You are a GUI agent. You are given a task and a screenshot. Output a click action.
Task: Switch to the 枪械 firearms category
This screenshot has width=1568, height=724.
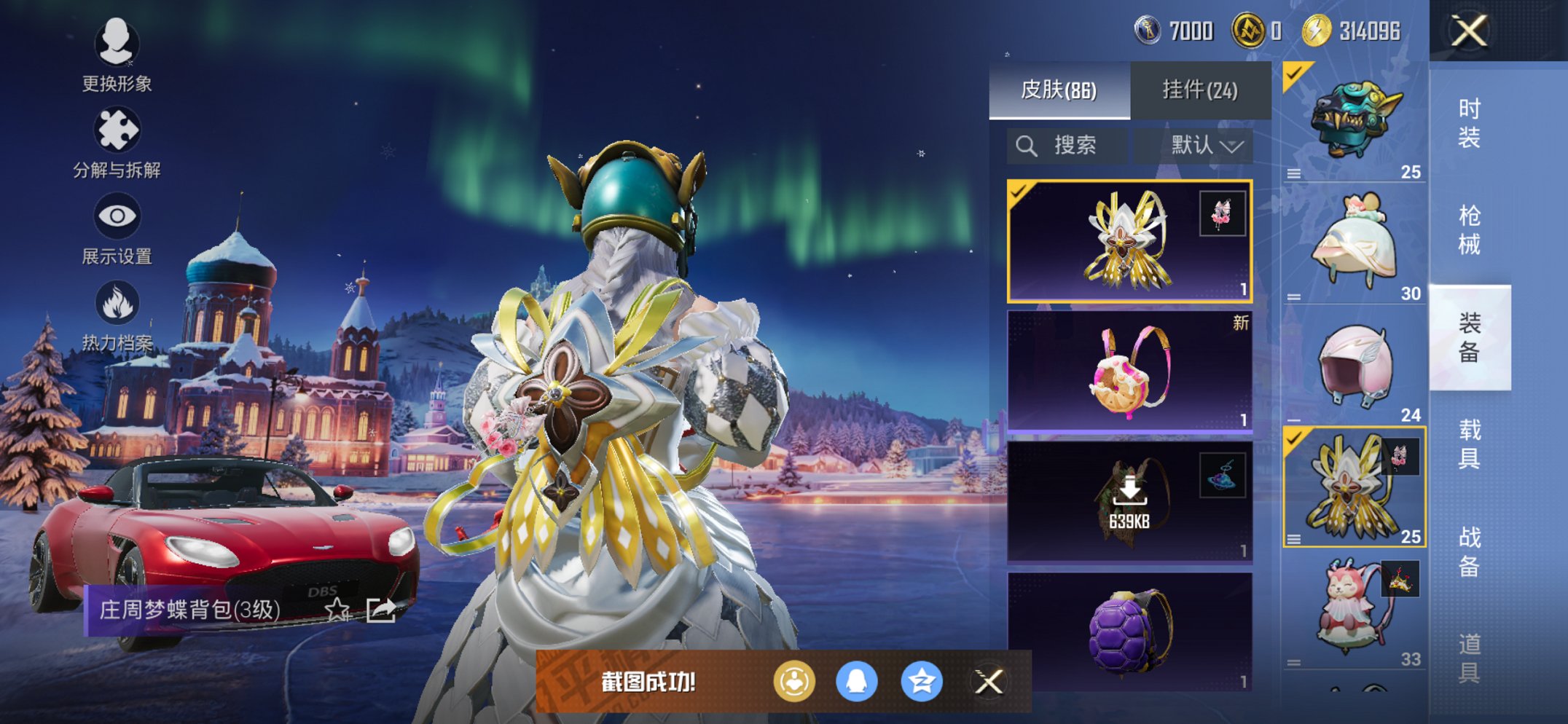pos(1469,229)
